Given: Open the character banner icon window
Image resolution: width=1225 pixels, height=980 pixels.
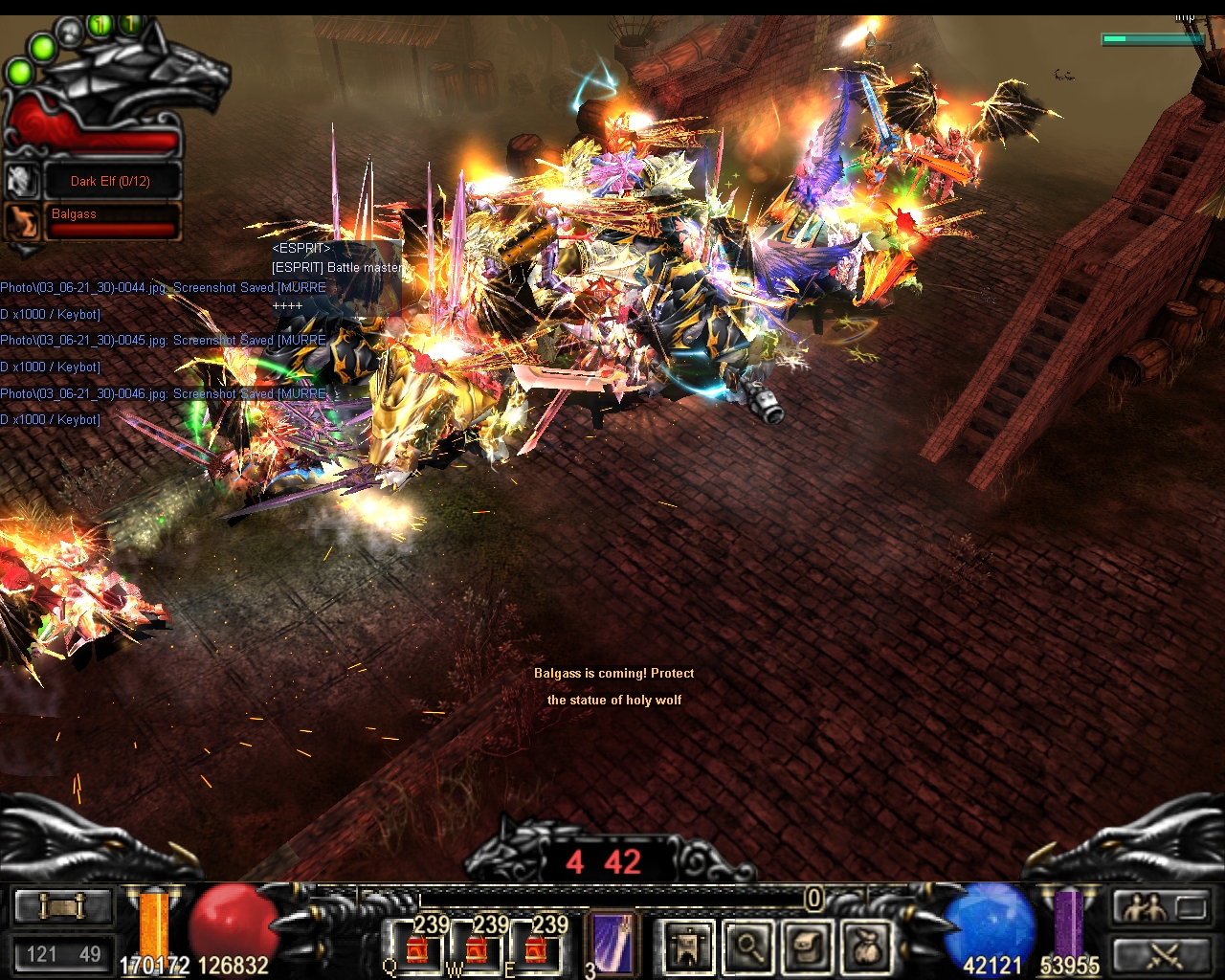Looking at the screenshot, I should (x=688, y=947).
